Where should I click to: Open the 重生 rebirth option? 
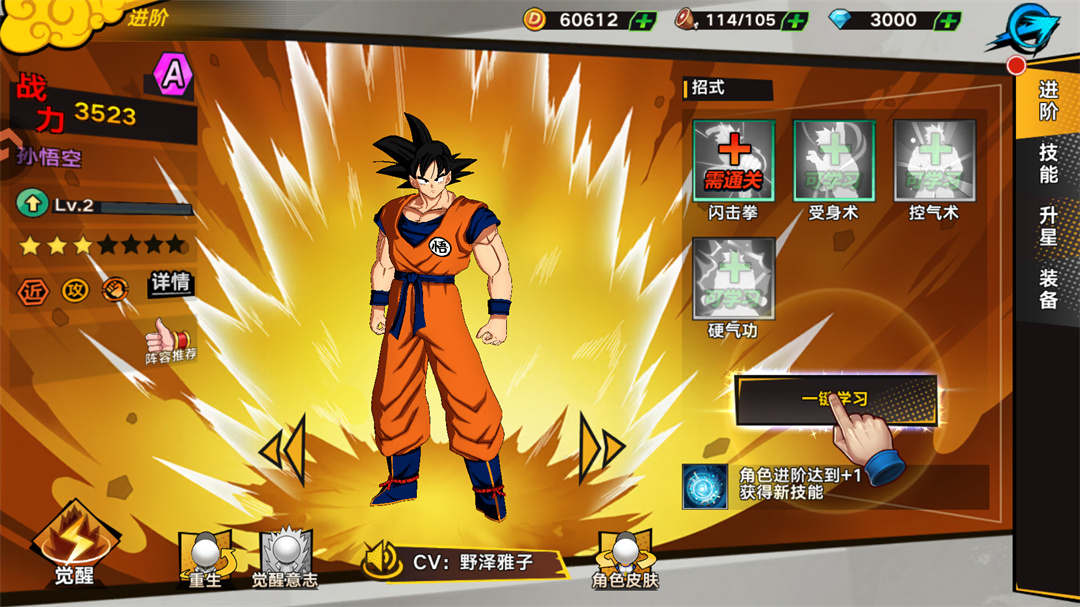point(205,558)
